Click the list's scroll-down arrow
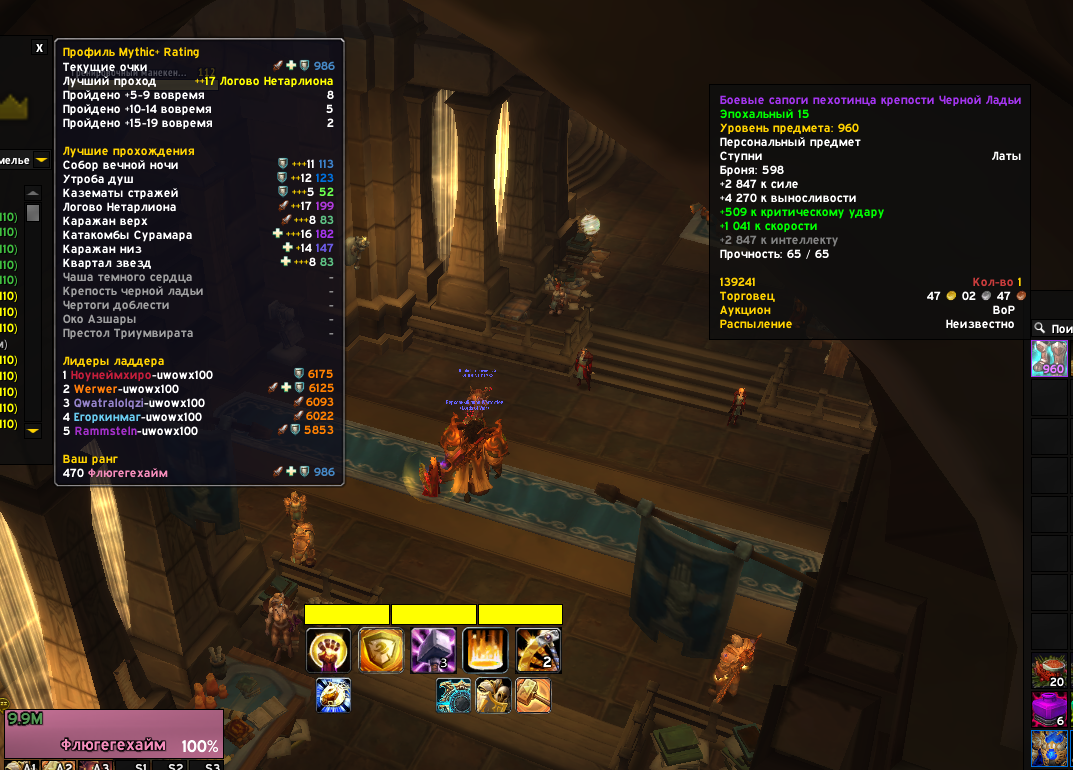 pos(33,430)
